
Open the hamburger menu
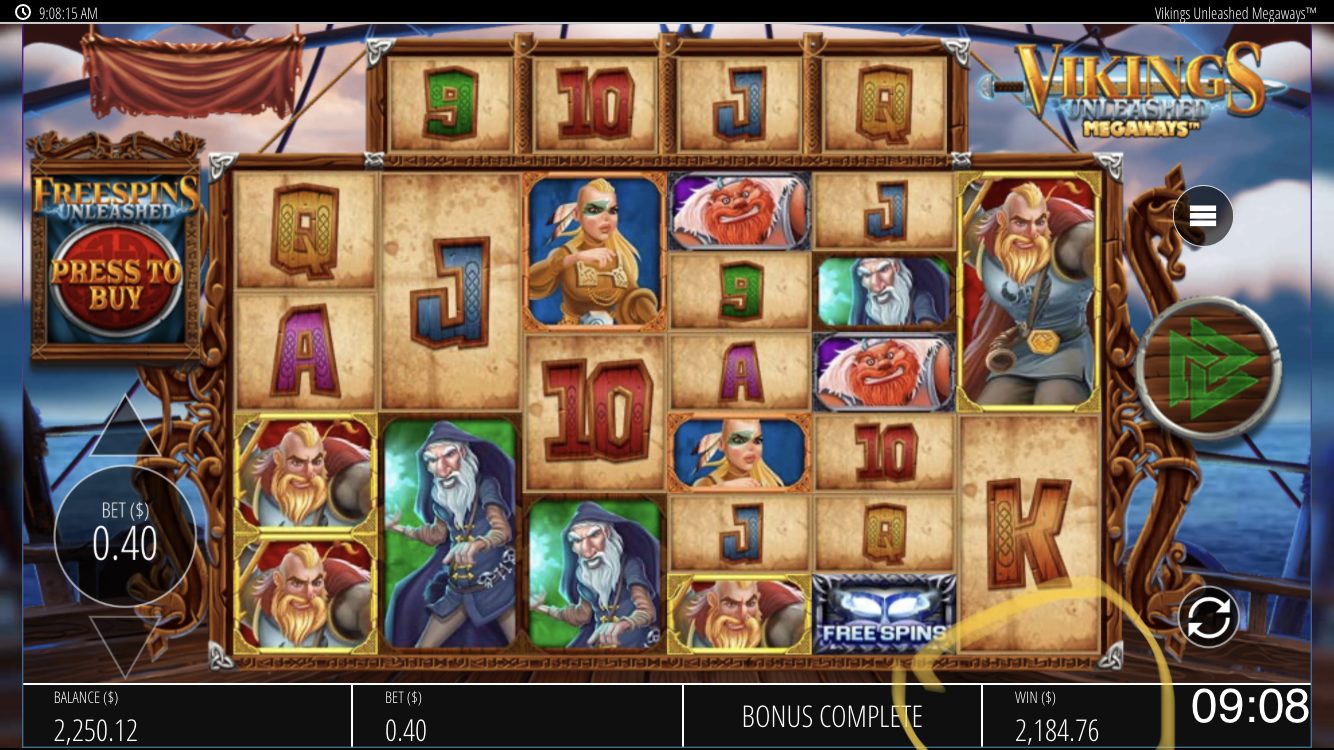pos(1202,216)
